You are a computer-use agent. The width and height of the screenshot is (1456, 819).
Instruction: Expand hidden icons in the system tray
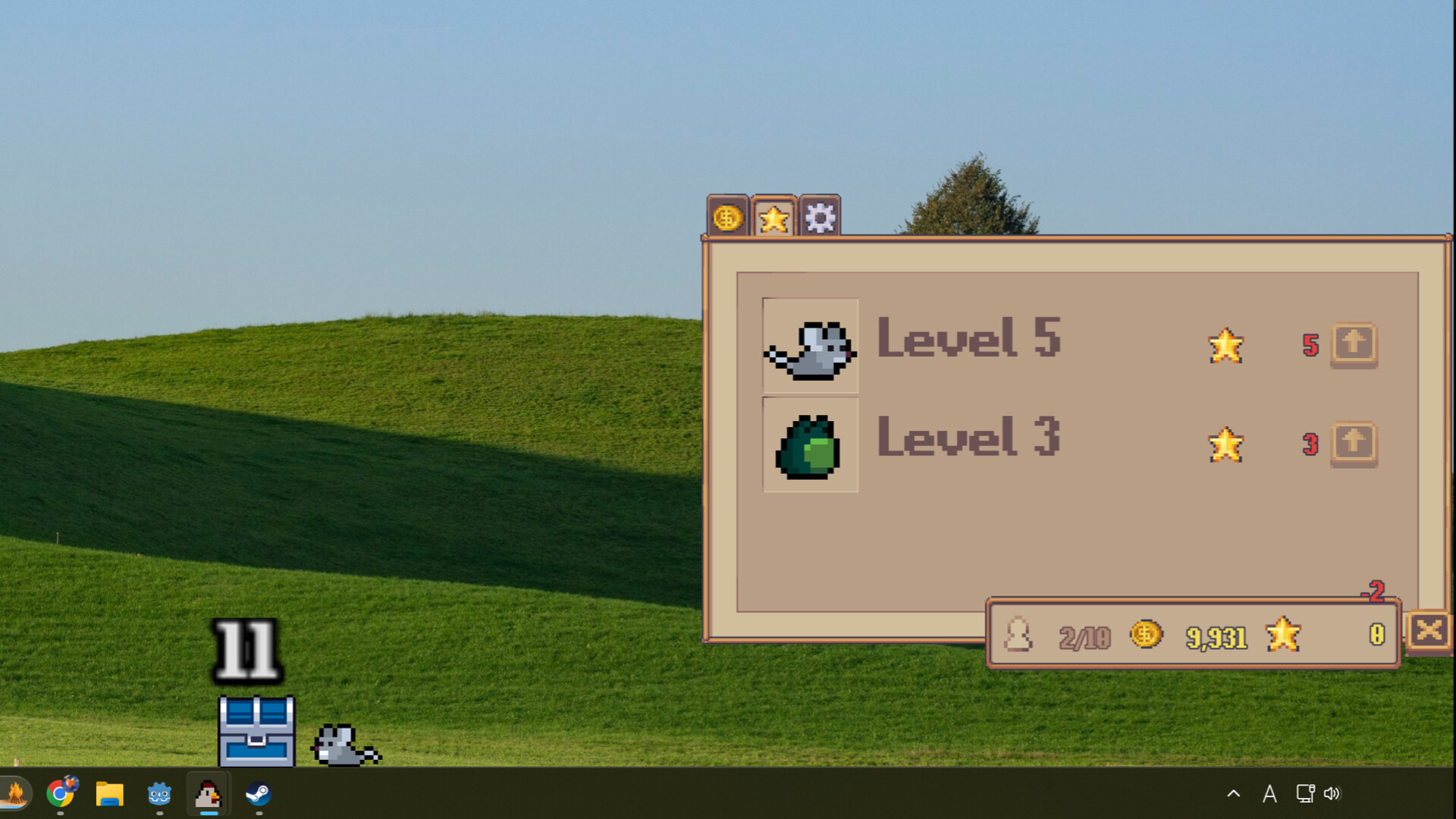pos(1232,794)
